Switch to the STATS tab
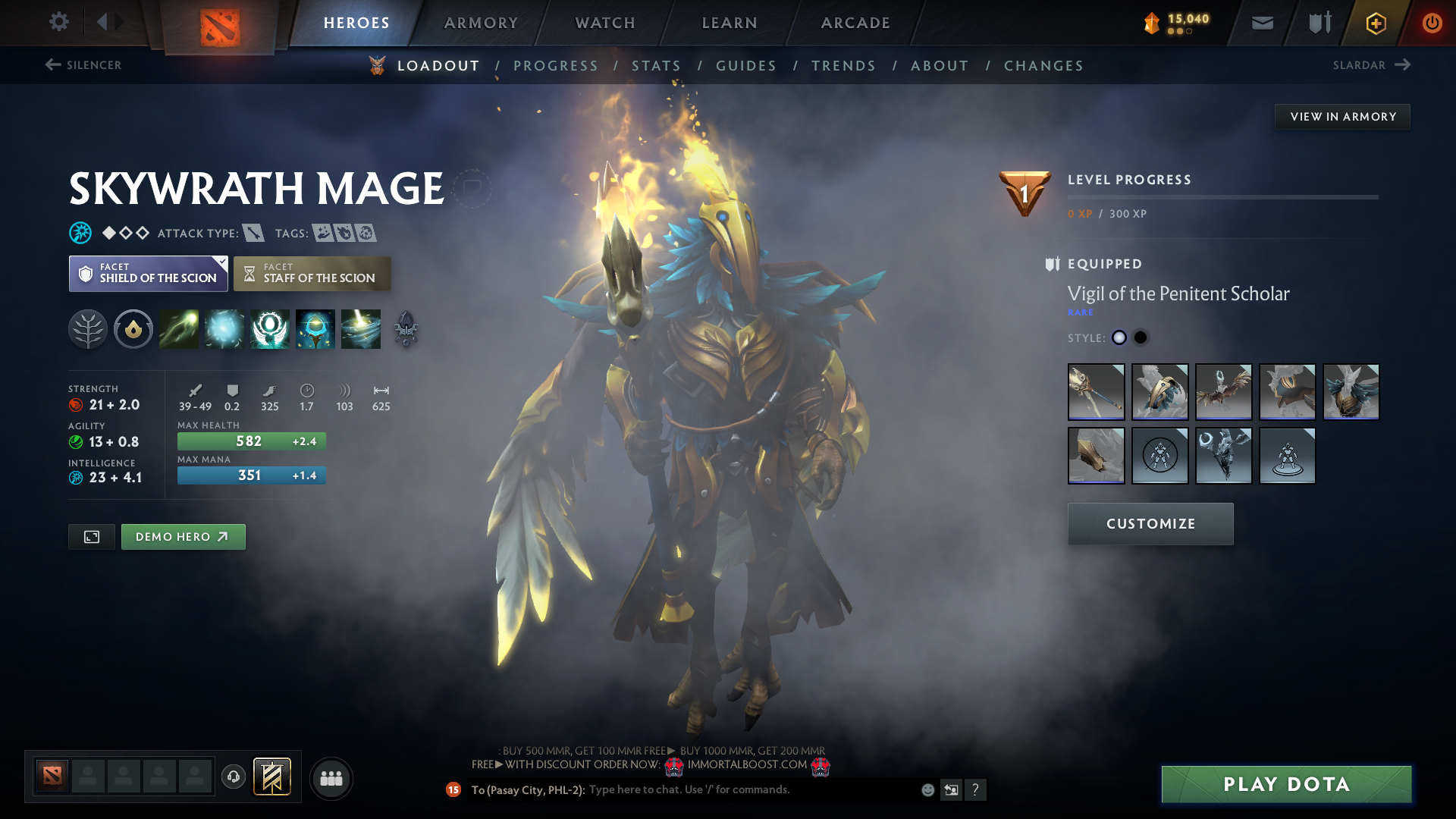Image resolution: width=1456 pixels, height=819 pixels. tap(657, 66)
